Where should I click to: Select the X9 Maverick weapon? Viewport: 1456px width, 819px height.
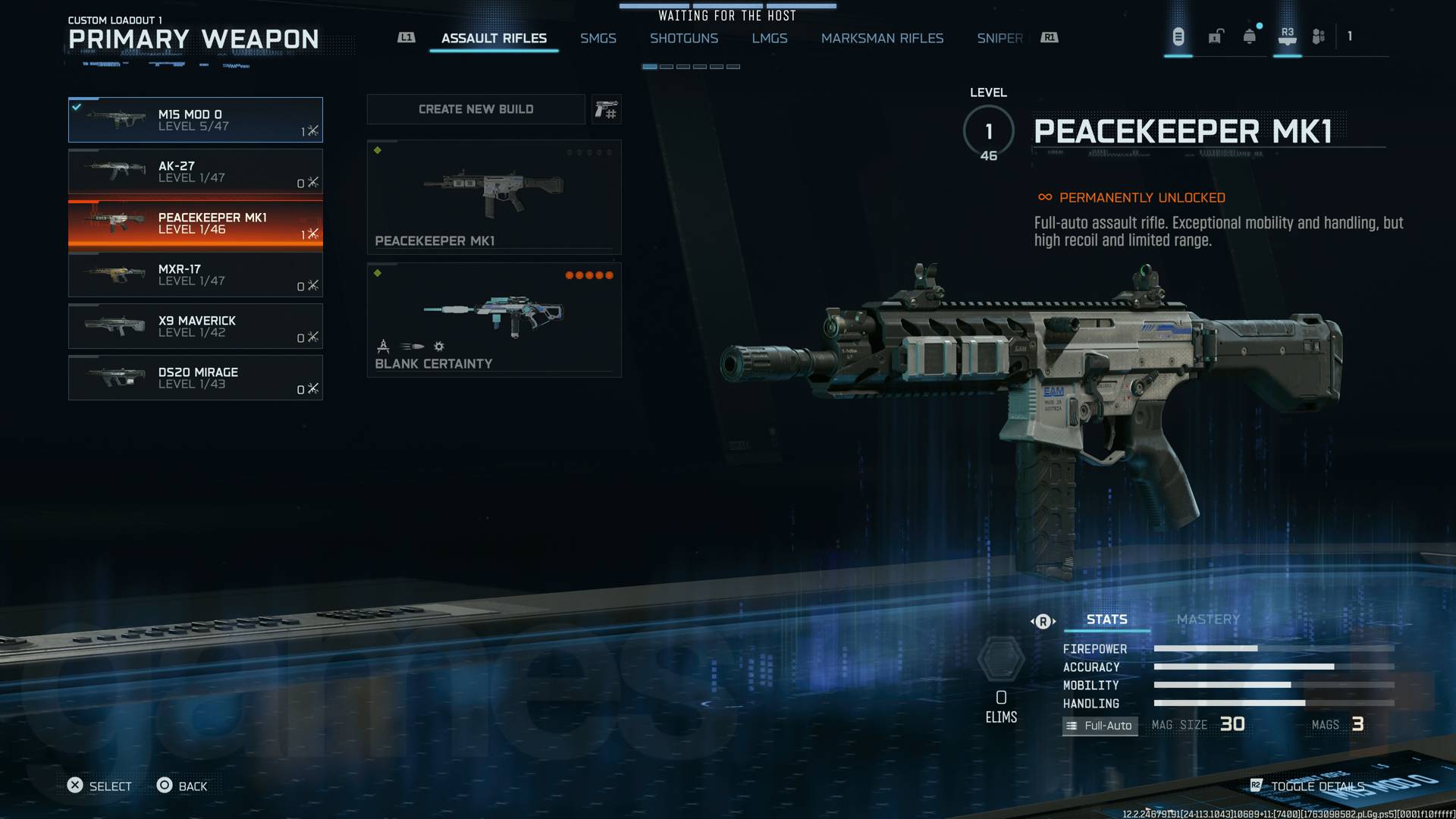coord(196,326)
